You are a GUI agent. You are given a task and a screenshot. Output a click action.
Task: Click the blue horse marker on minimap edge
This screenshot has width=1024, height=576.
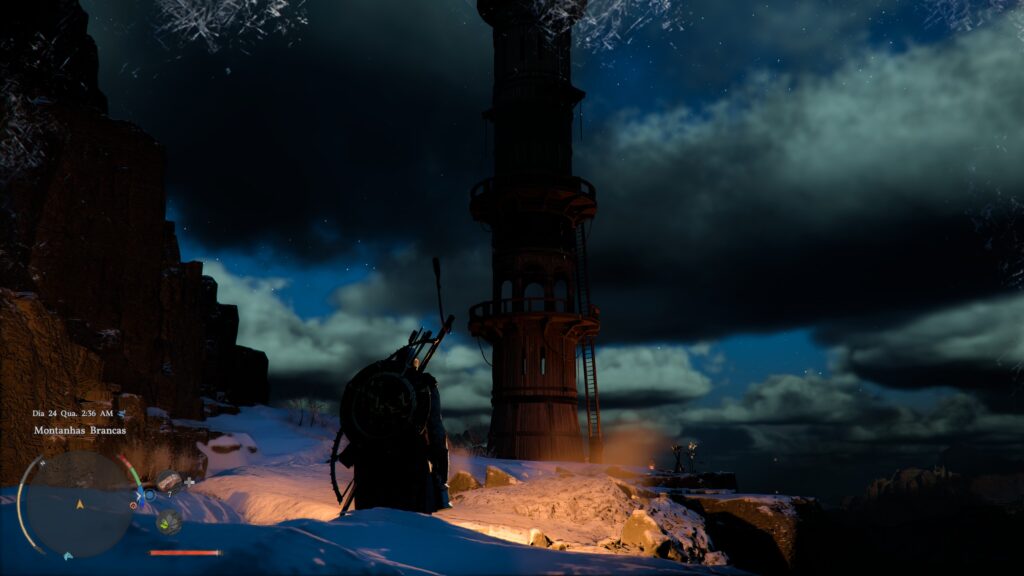tap(68, 555)
